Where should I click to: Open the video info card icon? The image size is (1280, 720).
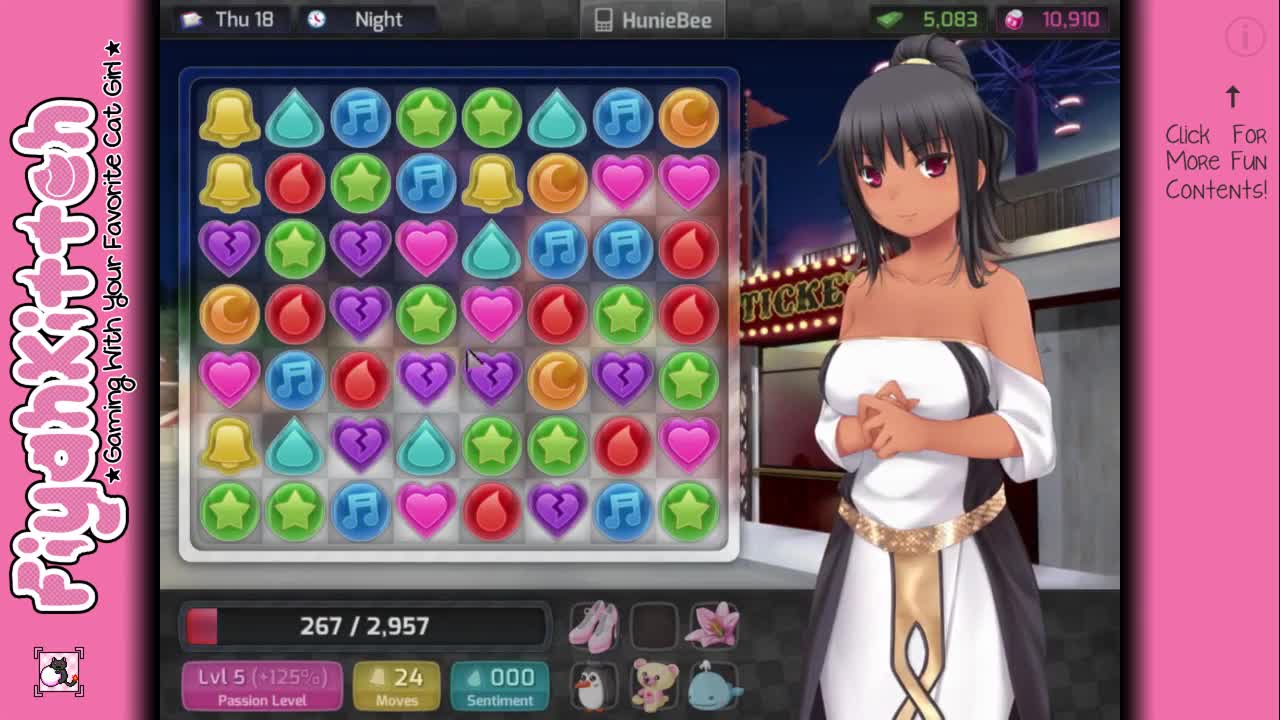[1245, 38]
